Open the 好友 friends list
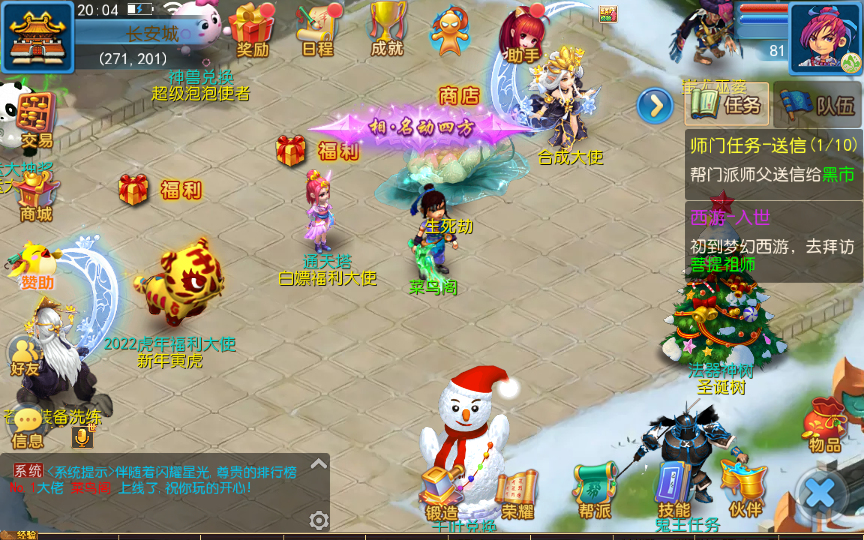 [x=24, y=354]
